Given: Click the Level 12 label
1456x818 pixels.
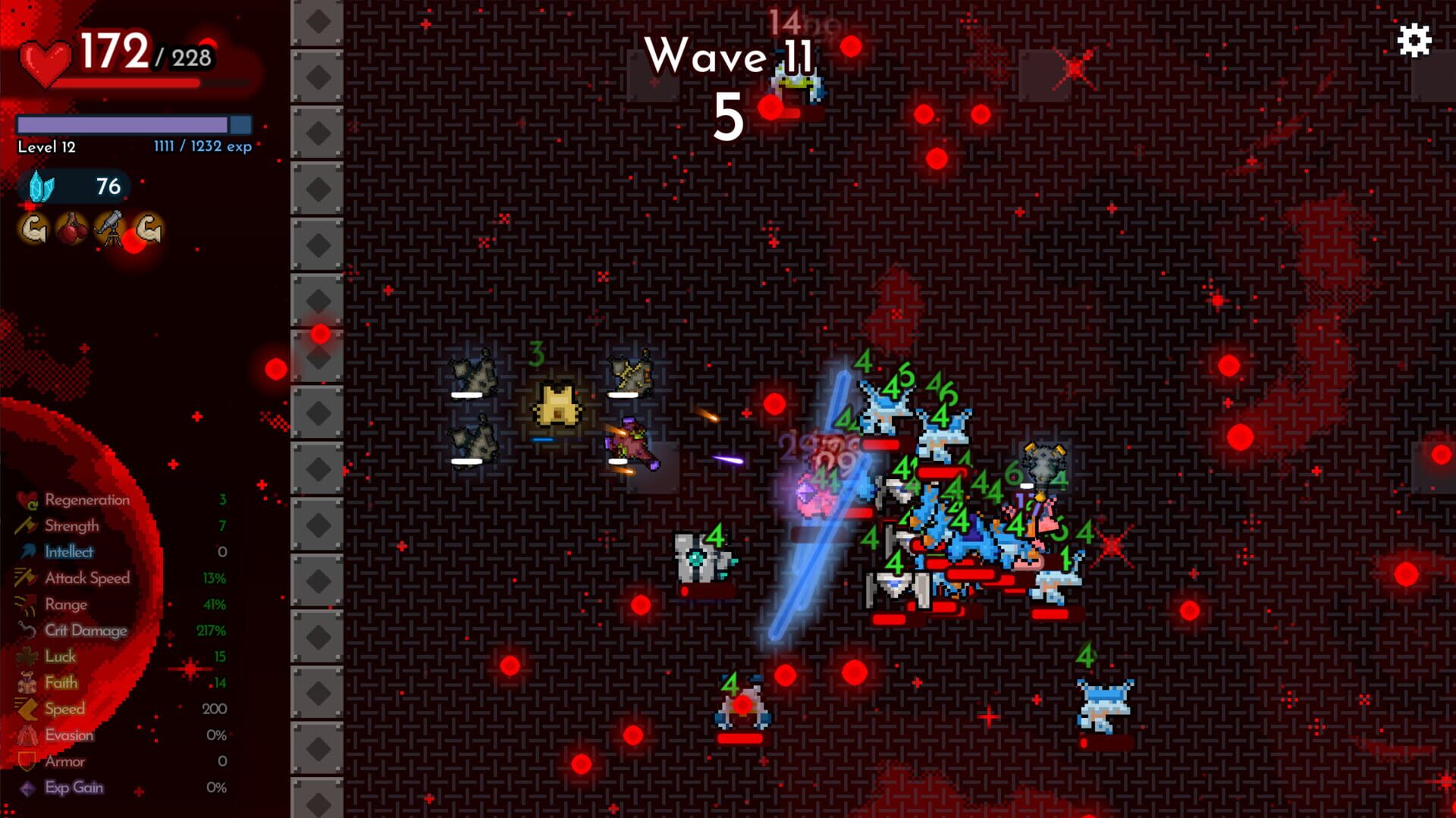Looking at the screenshot, I should [45, 146].
